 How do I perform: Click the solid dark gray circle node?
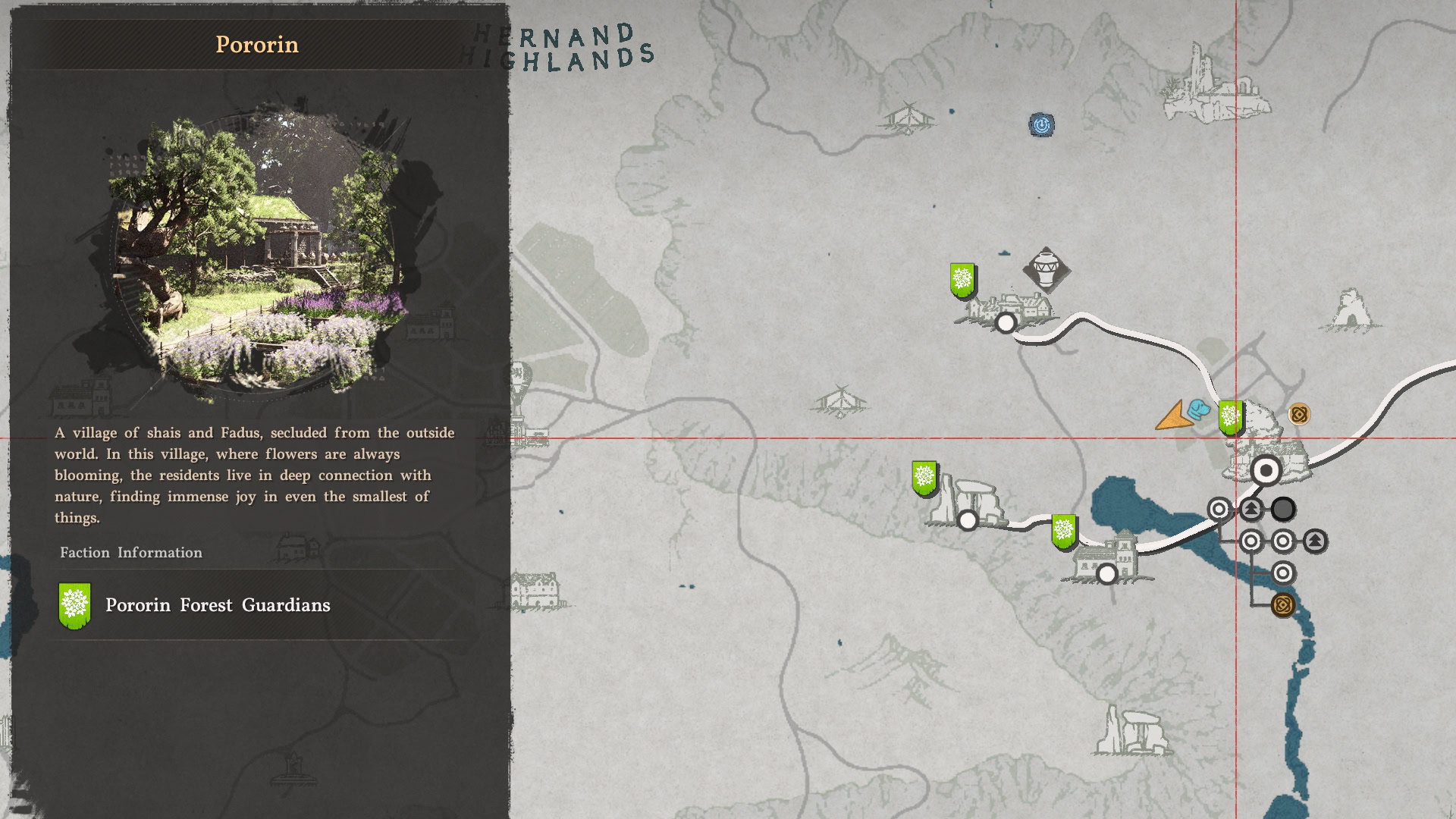(1283, 509)
